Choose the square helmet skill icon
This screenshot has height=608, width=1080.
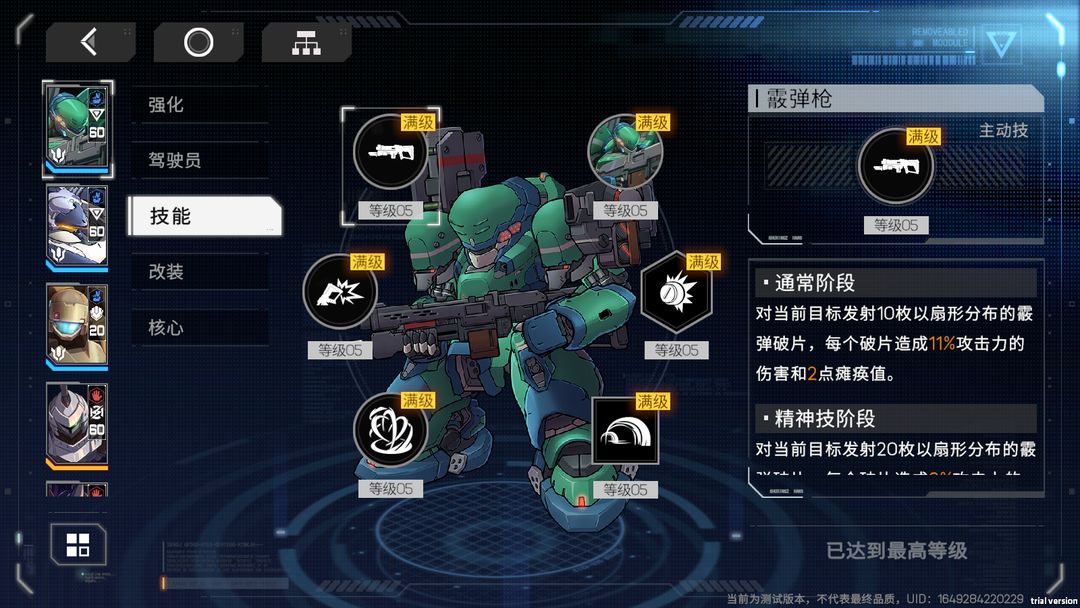click(625, 431)
